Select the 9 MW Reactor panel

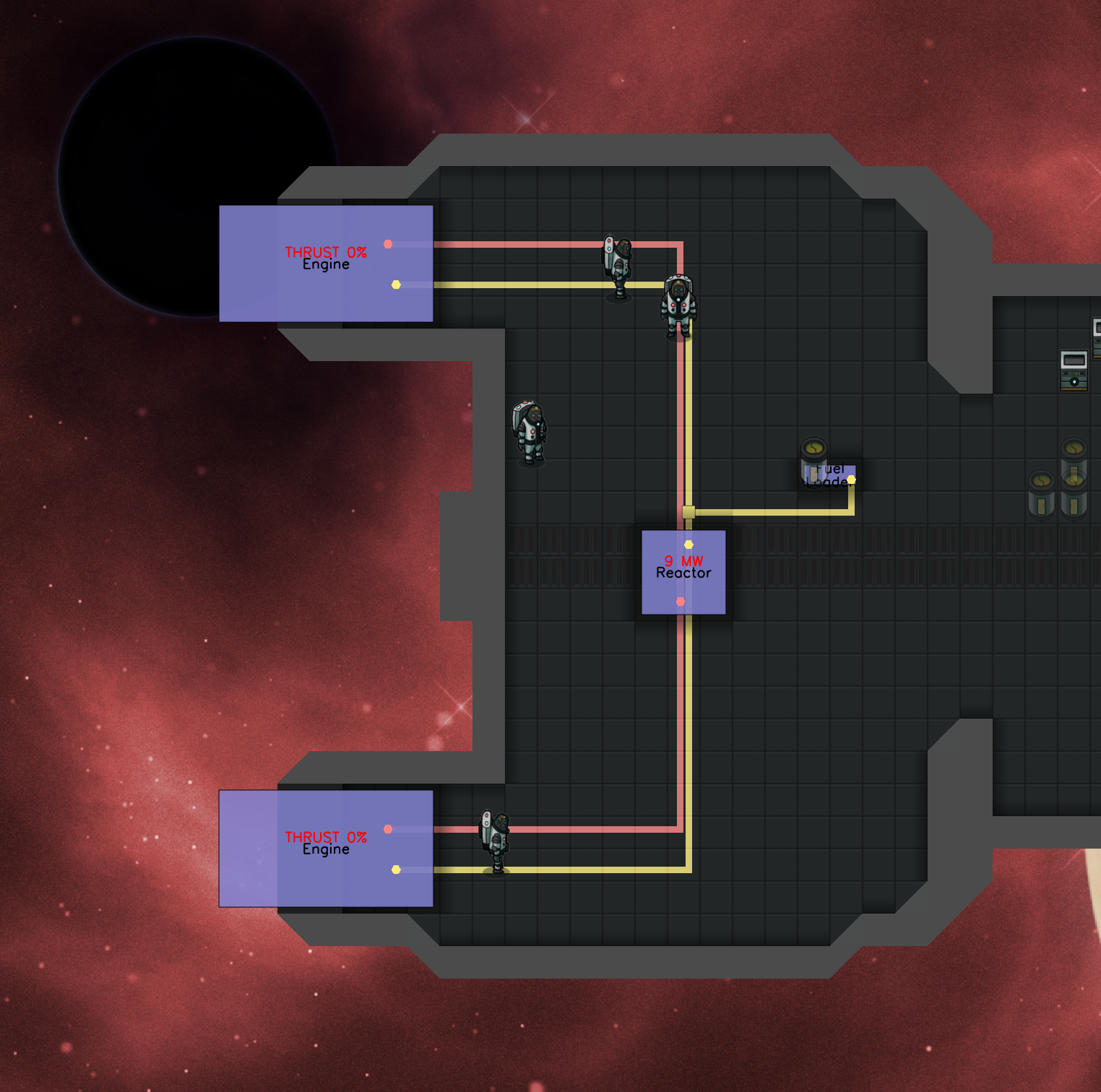click(683, 572)
